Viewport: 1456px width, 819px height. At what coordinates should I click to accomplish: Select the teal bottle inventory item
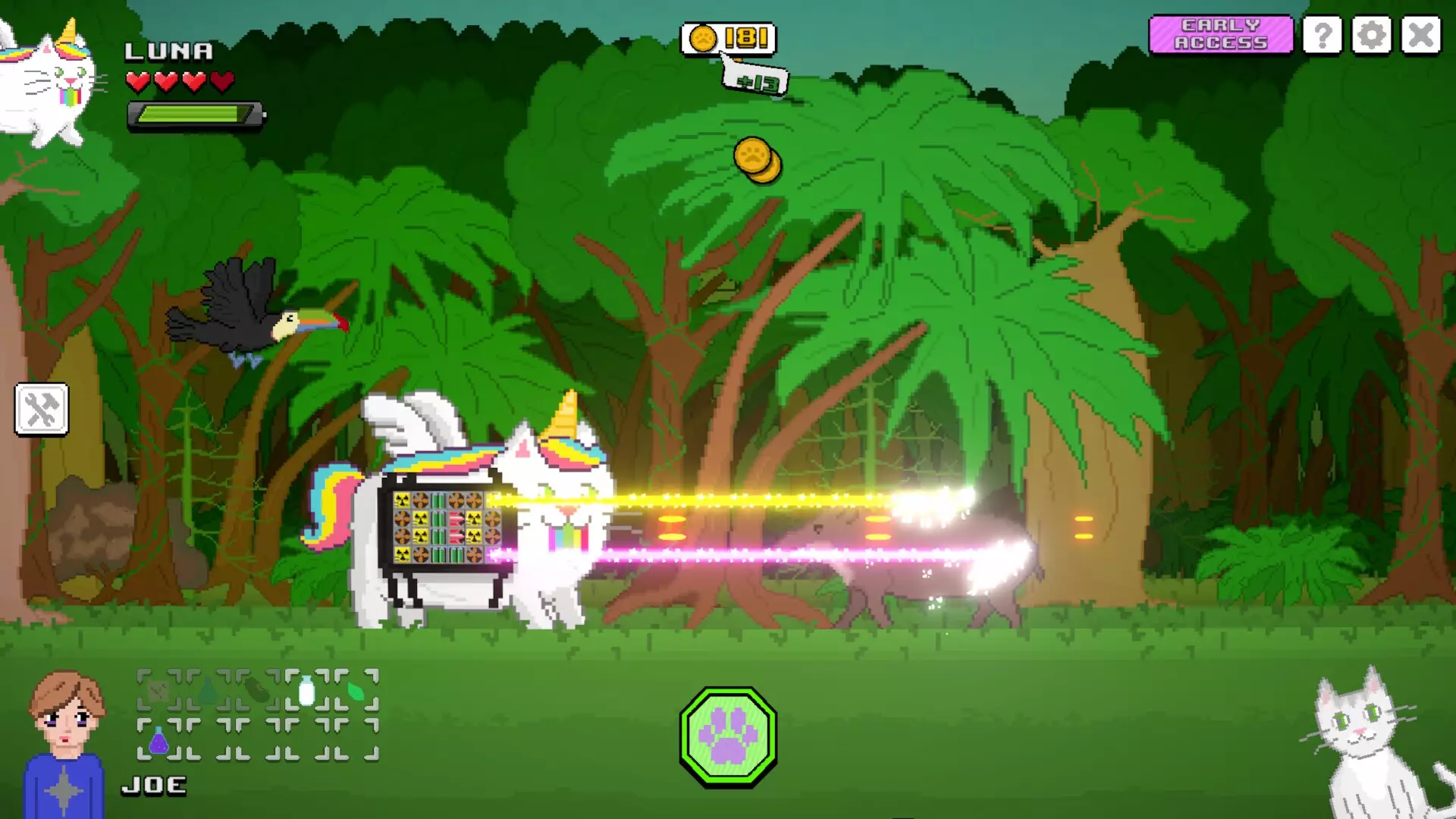pyautogui.click(x=207, y=692)
